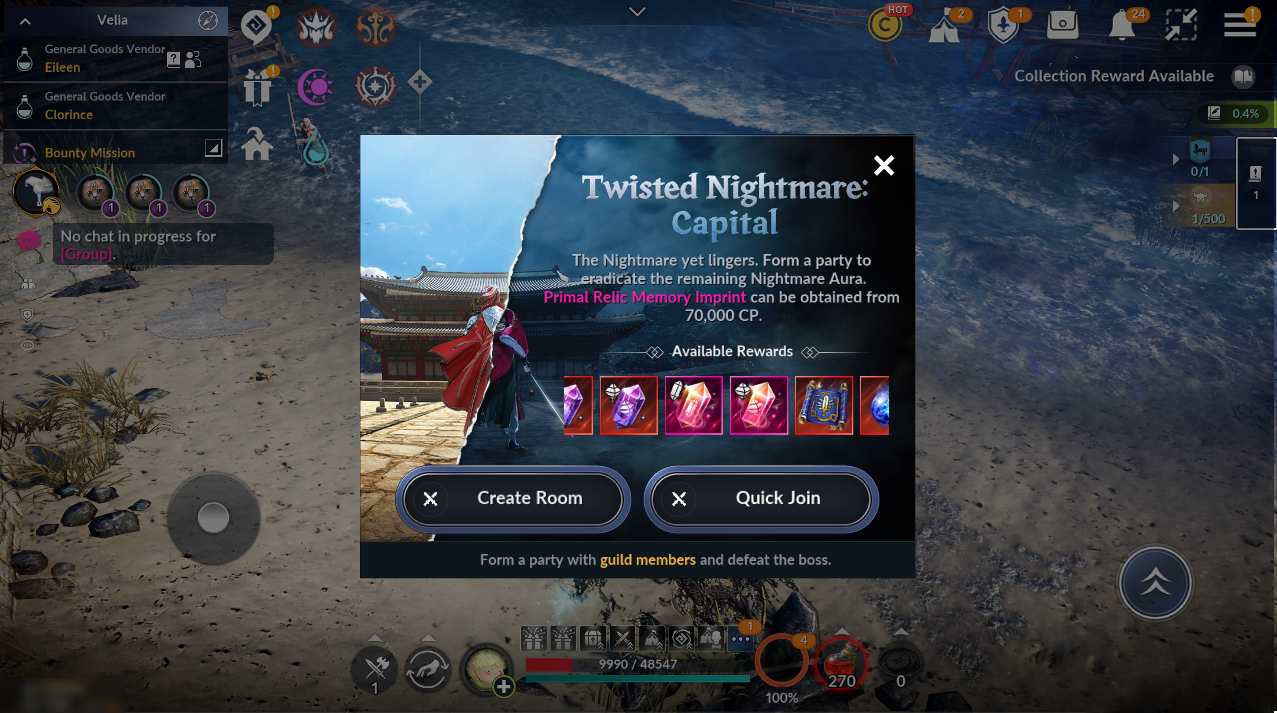1277x713 pixels.
Task: Create a room for Twisted Nightmare
Action: [513, 498]
